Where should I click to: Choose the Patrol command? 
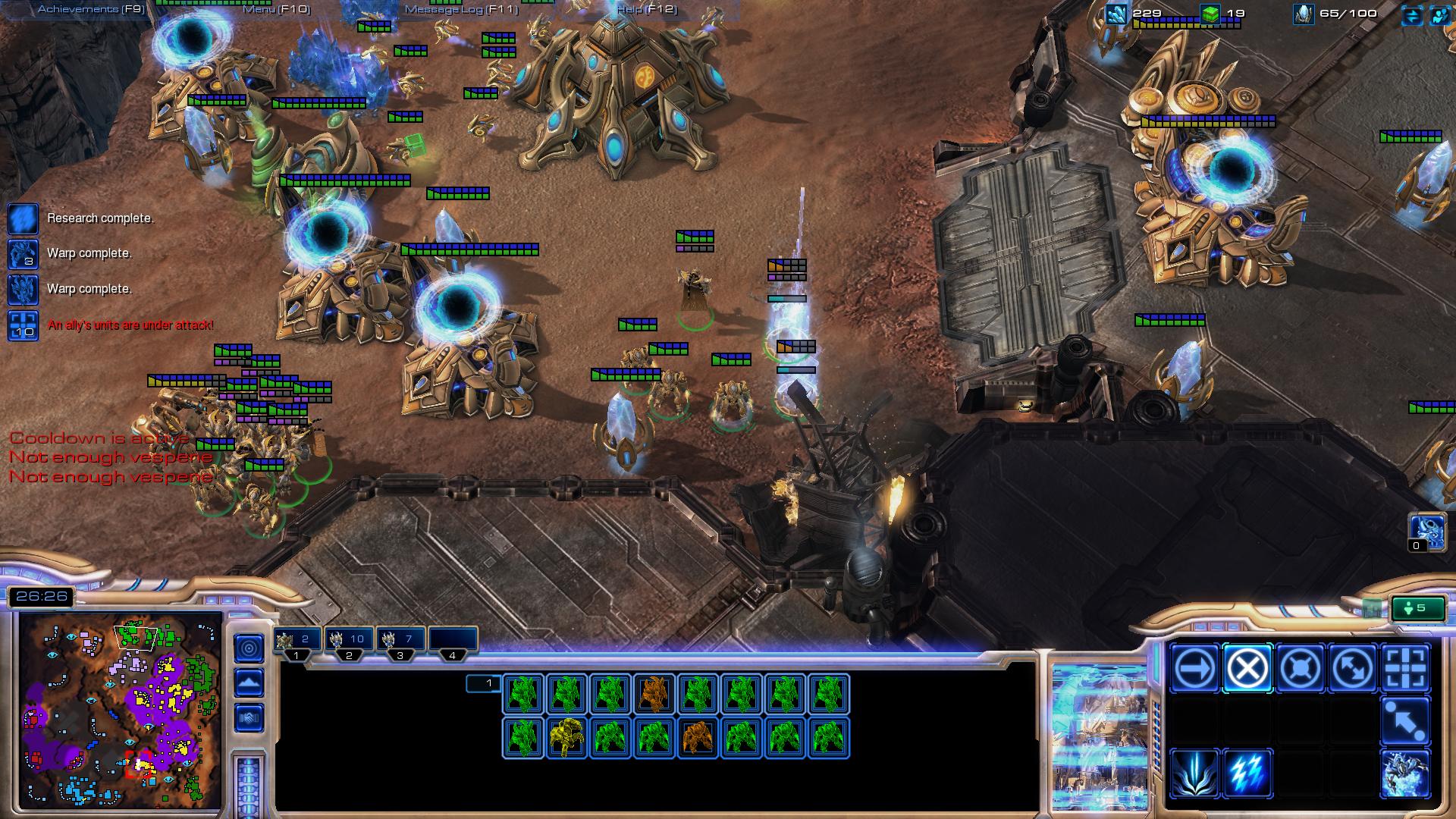(1352, 669)
